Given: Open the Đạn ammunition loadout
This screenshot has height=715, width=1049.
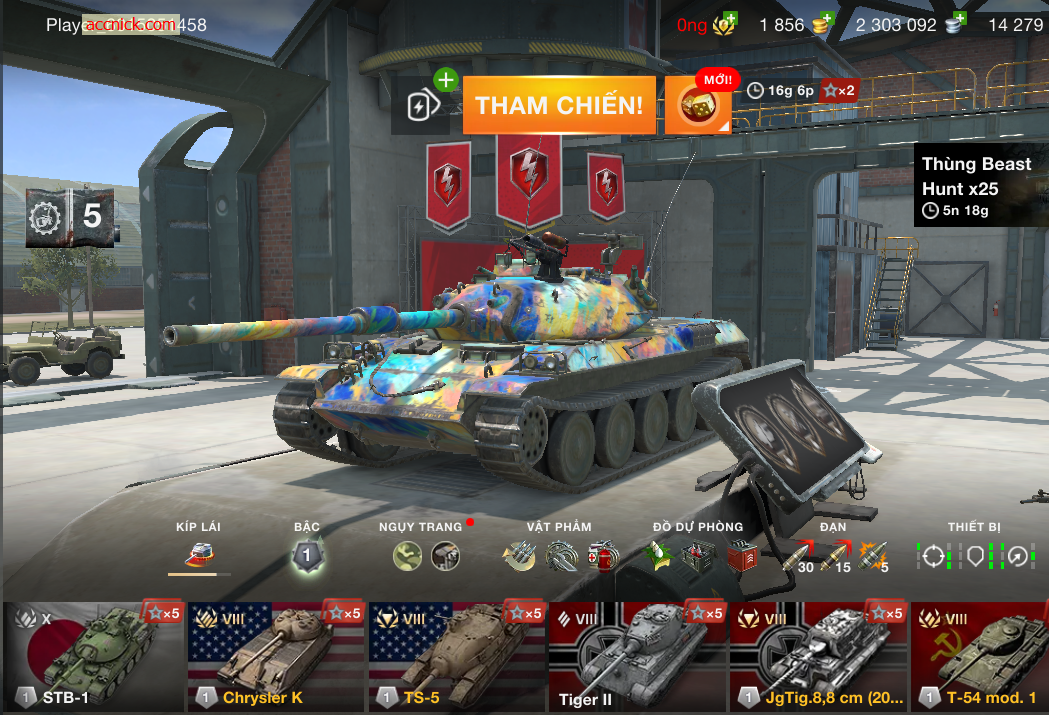Looking at the screenshot, I should point(833,556).
